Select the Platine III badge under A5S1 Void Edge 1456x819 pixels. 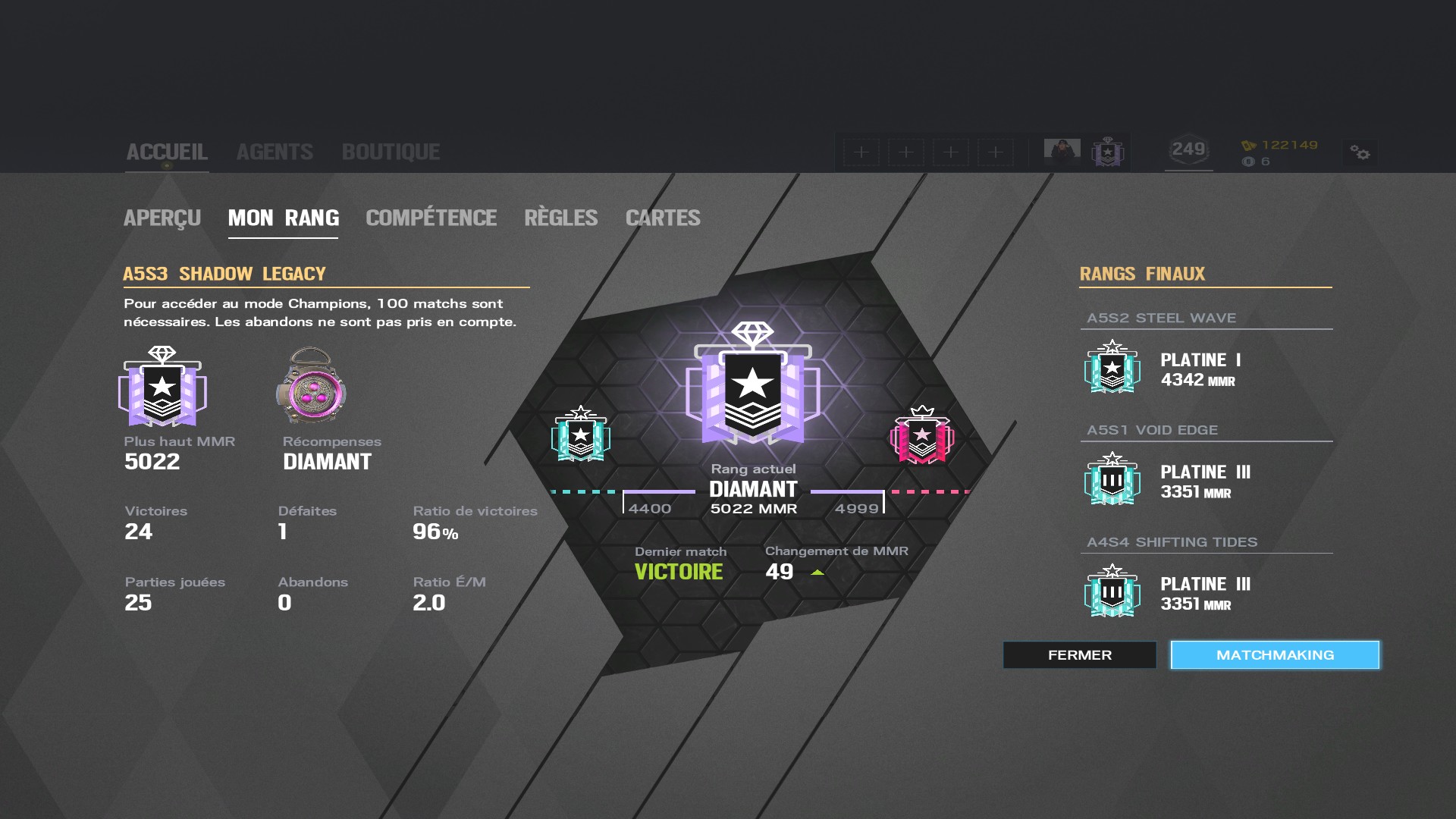(1112, 480)
